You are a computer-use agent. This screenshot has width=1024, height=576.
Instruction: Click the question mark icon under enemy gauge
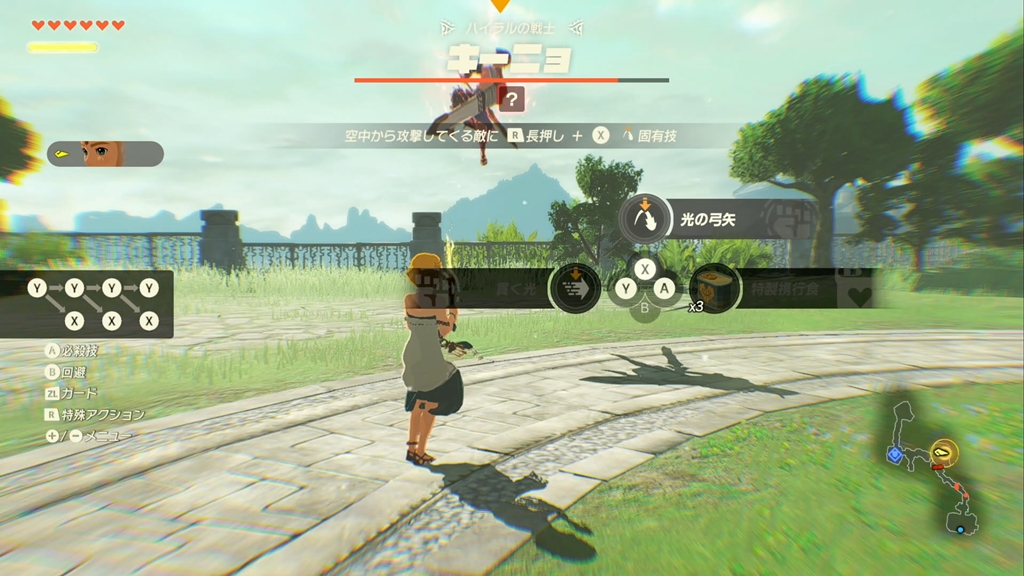point(512,99)
